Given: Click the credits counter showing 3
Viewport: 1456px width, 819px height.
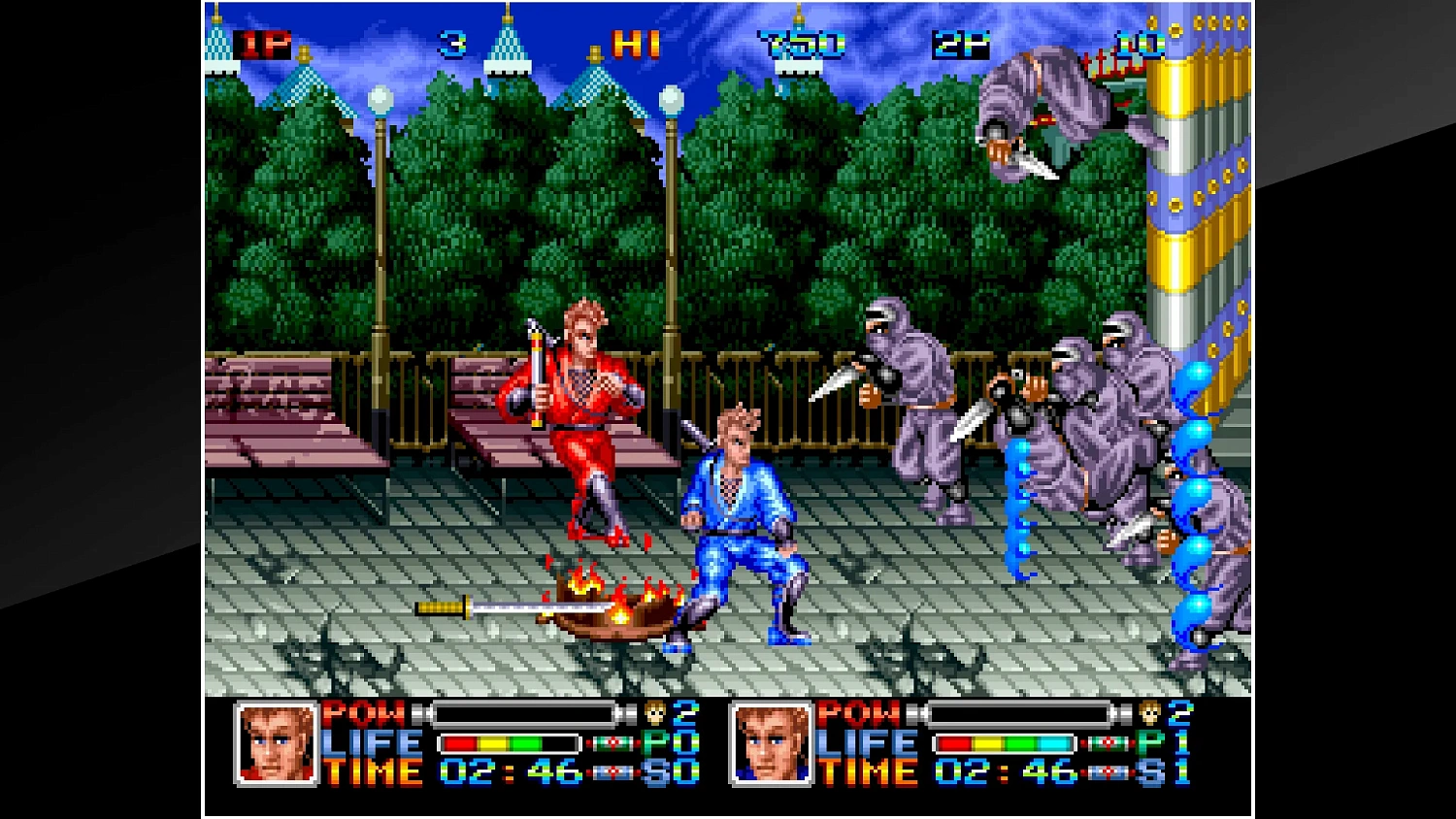Looking at the screenshot, I should click(451, 41).
